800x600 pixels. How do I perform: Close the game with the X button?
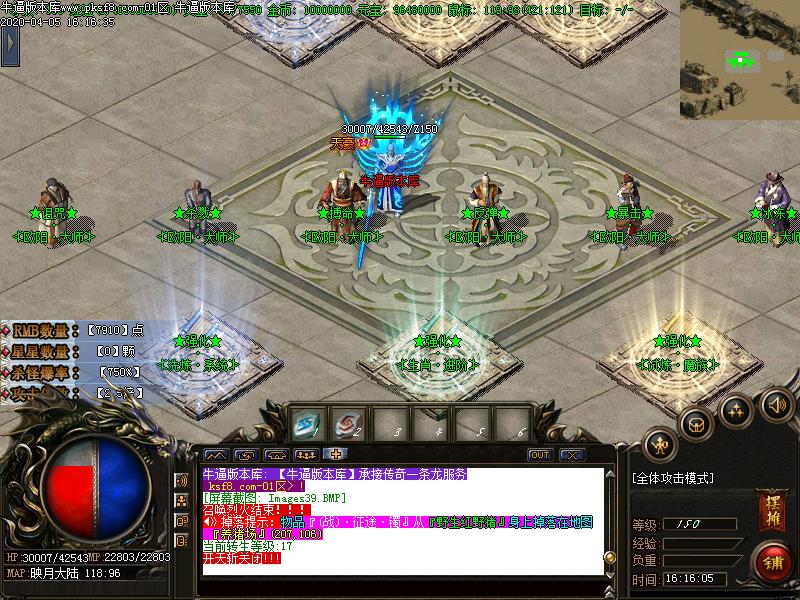coord(571,455)
